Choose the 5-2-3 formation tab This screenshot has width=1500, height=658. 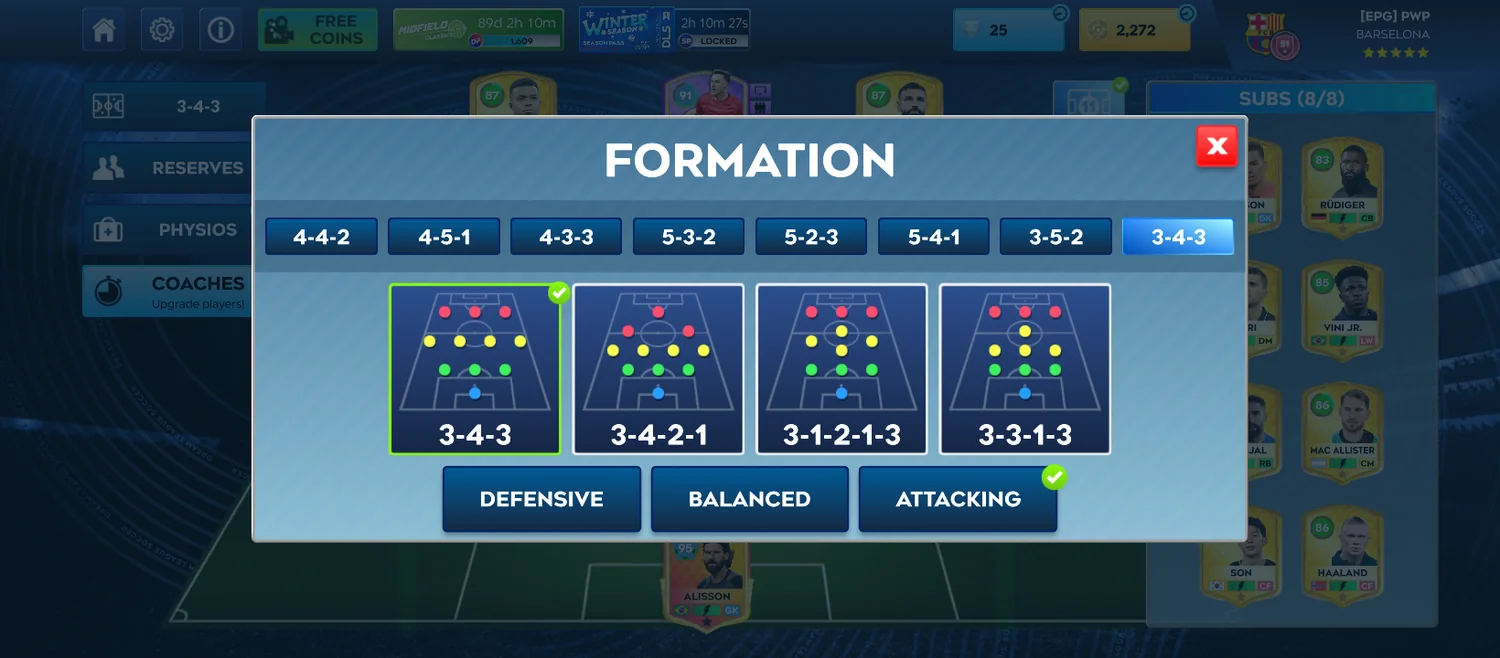point(811,237)
